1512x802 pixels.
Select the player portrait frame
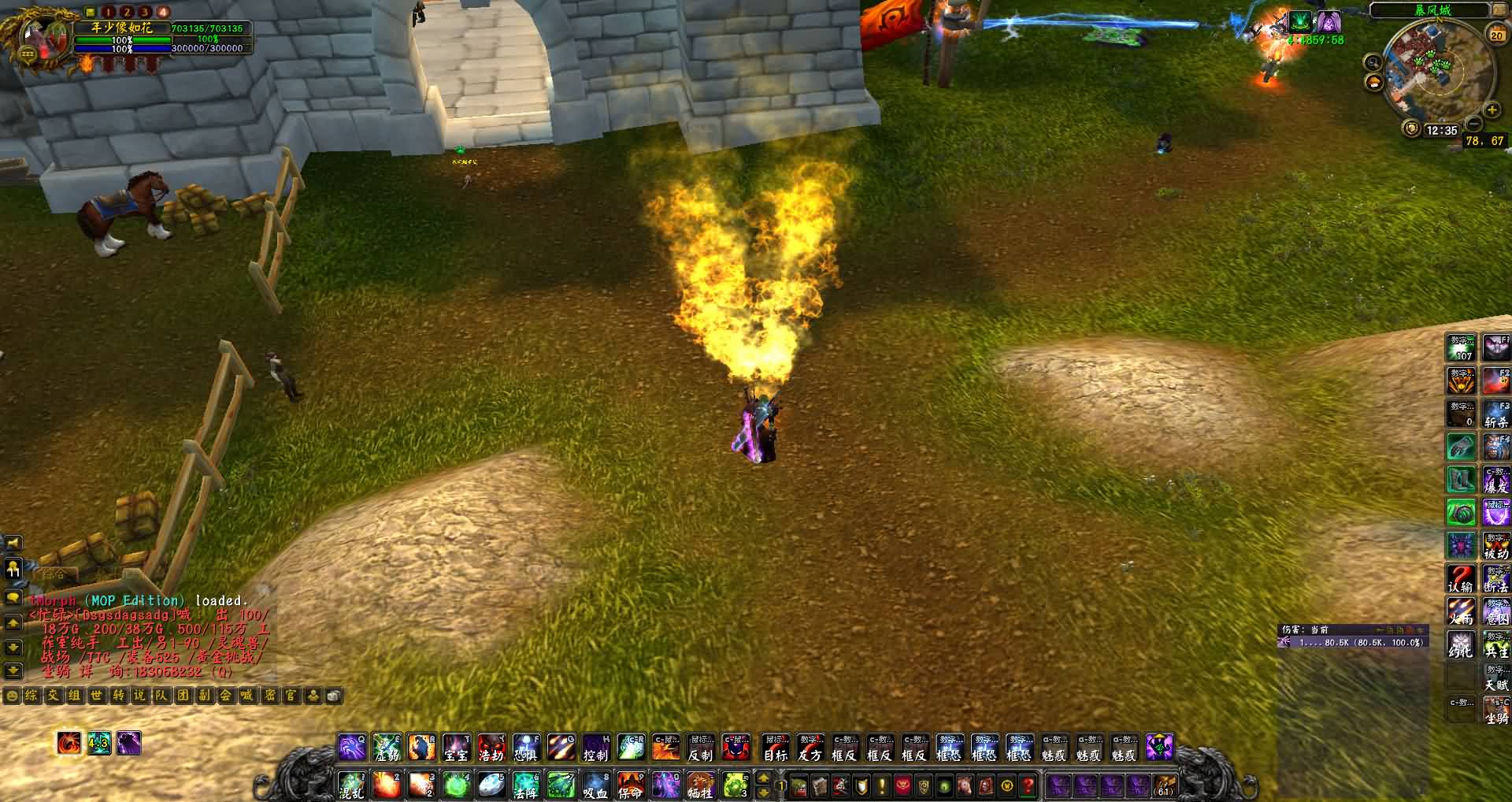tap(39, 39)
